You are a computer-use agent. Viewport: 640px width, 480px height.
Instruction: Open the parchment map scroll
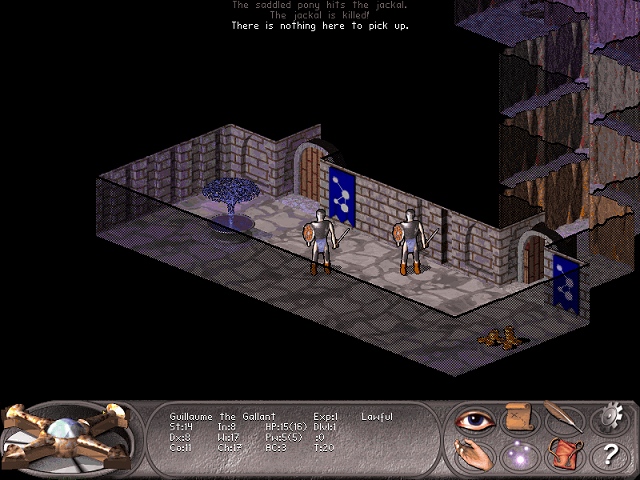518,418
